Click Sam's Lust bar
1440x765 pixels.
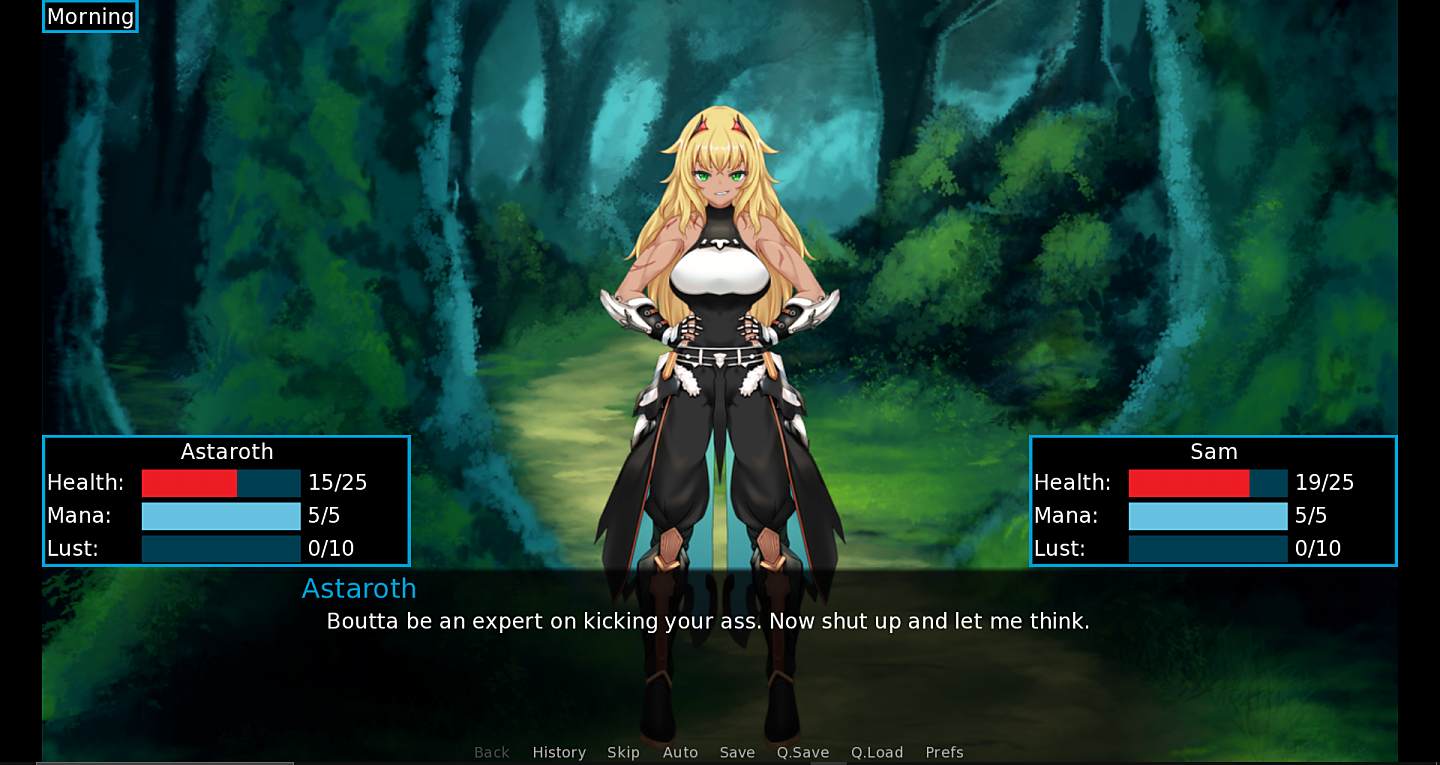pyautogui.click(x=1208, y=548)
